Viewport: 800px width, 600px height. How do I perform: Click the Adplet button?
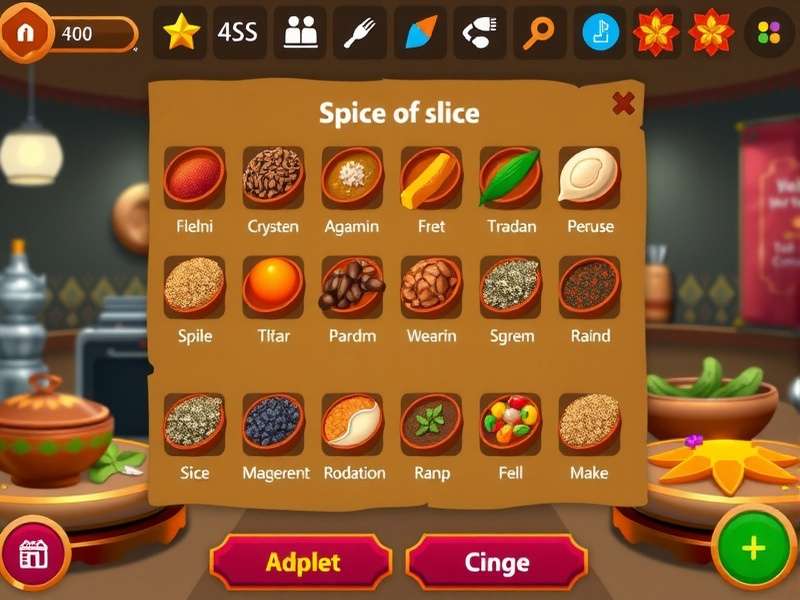coord(302,562)
